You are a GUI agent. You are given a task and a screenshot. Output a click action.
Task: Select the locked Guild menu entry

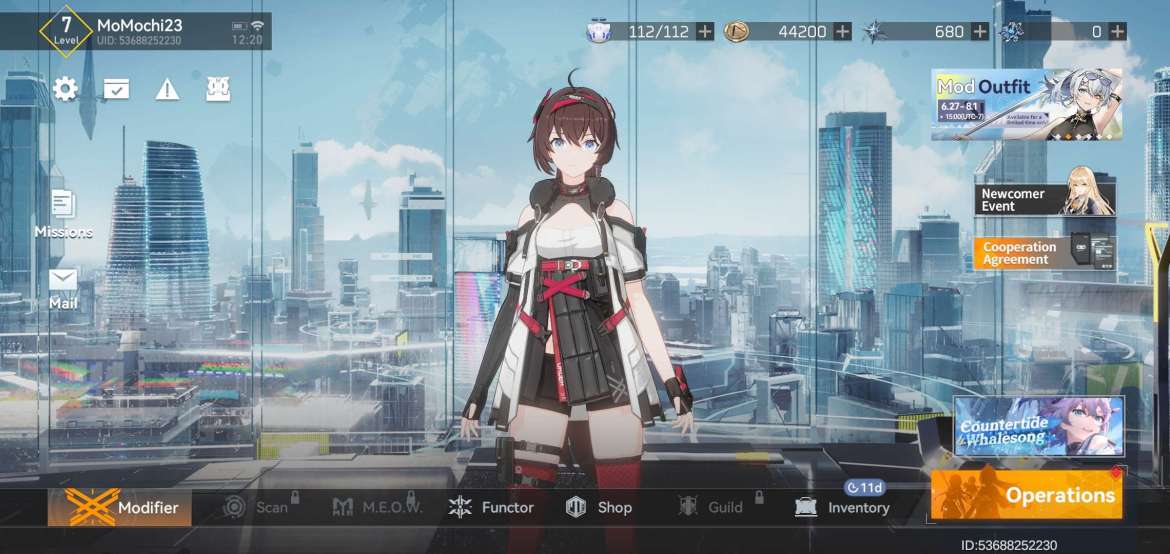[x=711, y=507]
